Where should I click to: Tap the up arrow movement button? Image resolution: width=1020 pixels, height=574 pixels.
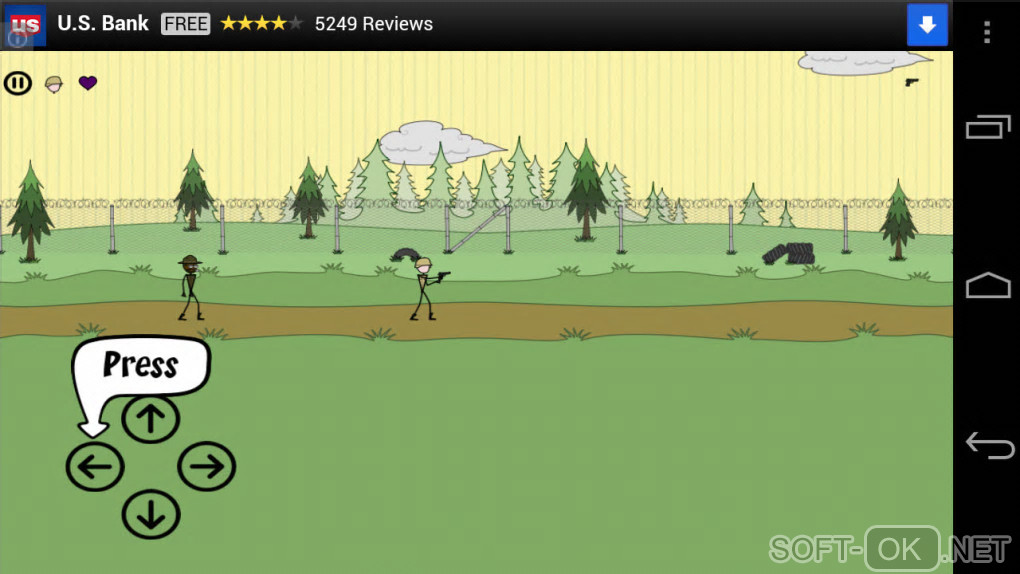coord(151,418)
